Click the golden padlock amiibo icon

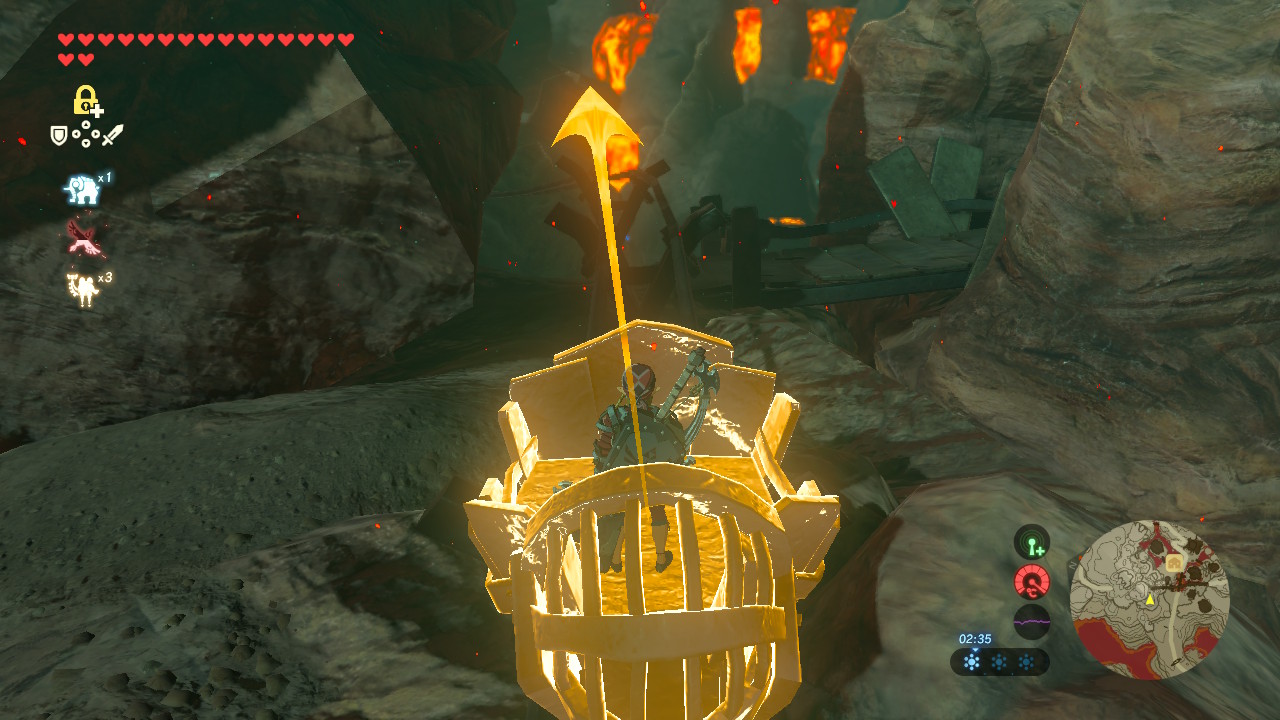(87, 101)
